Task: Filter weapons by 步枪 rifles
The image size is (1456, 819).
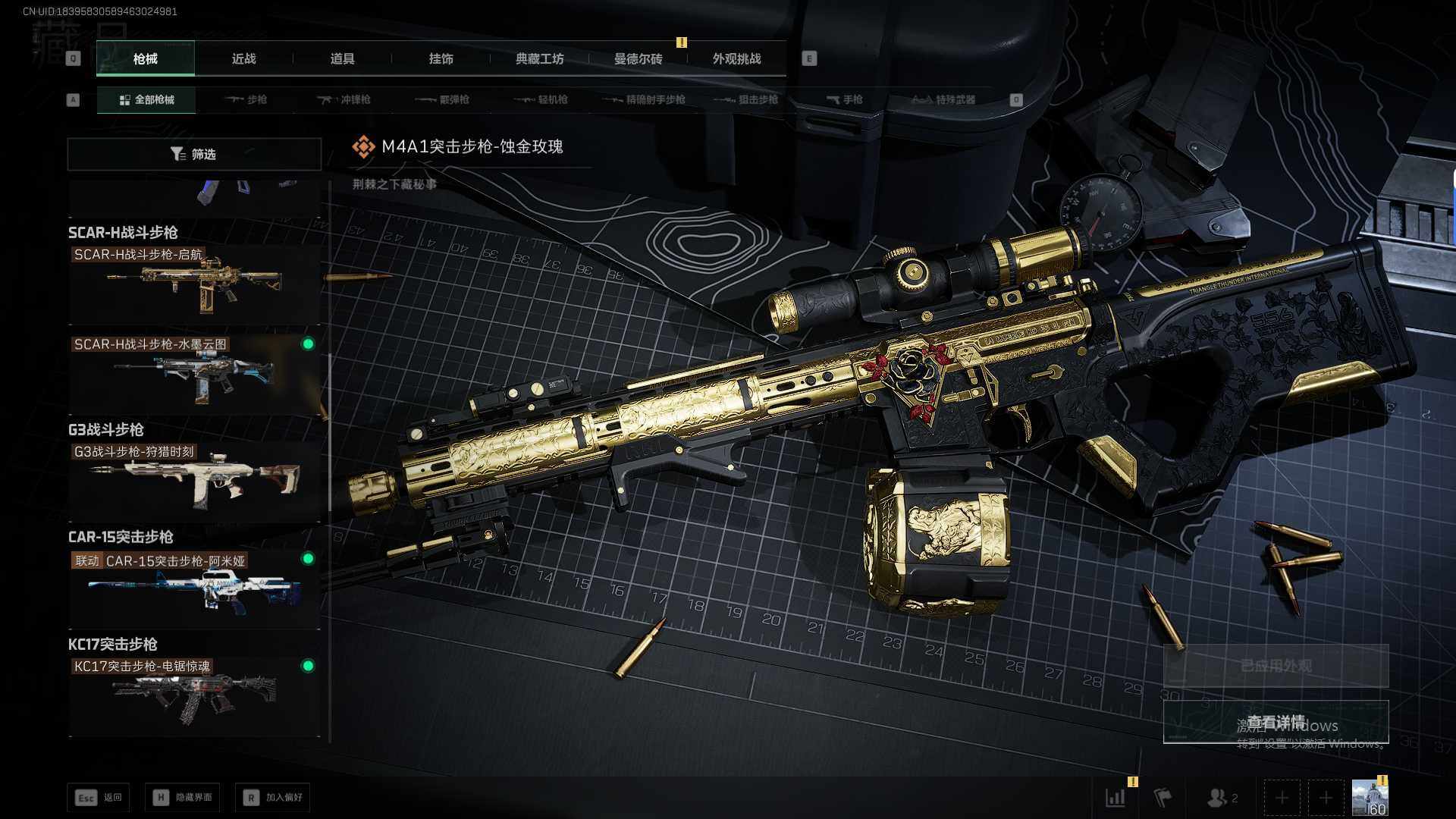Action: coord(246,99)
